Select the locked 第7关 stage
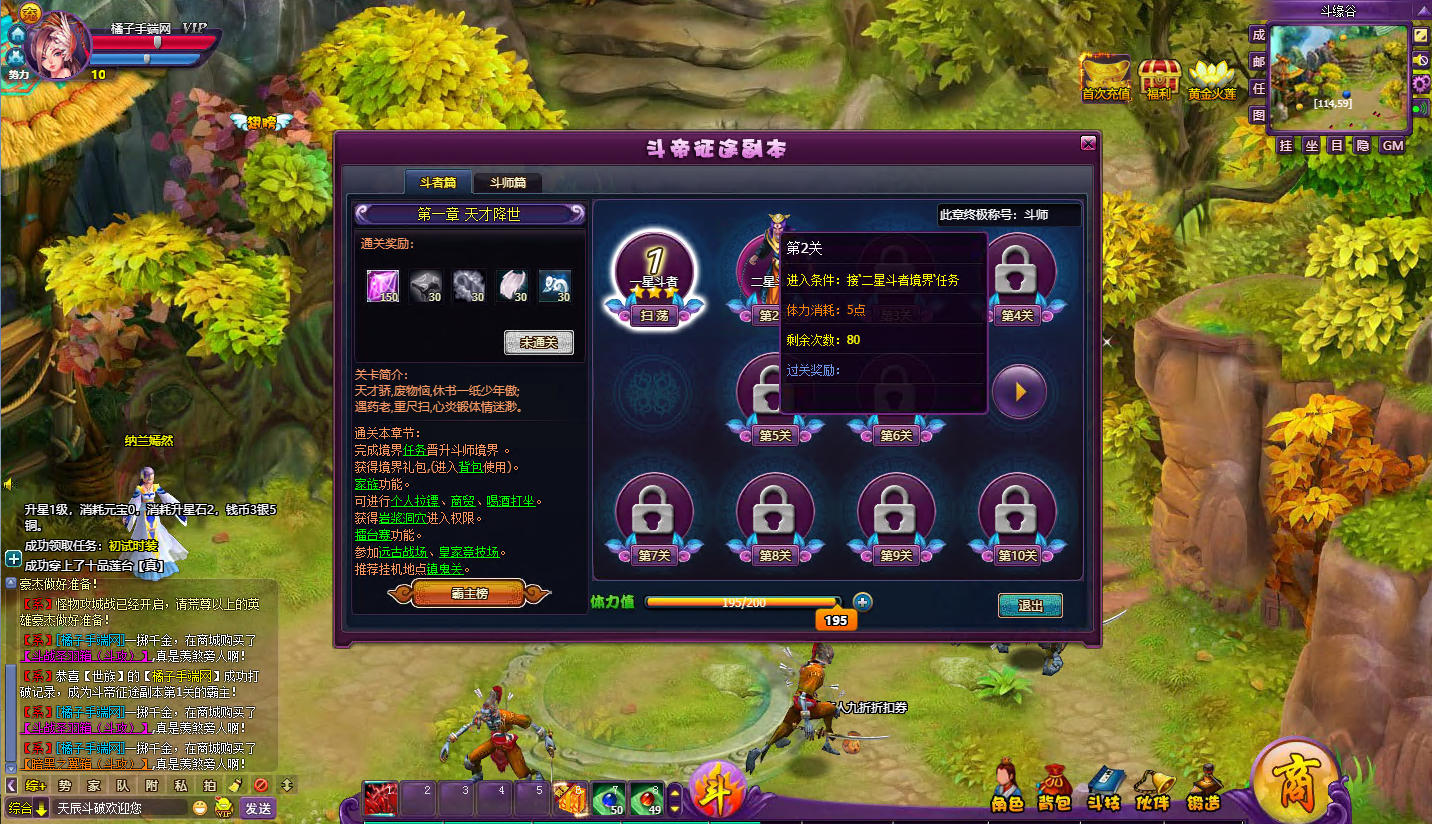Viewport: 1432px width, 824px height. 654,514
